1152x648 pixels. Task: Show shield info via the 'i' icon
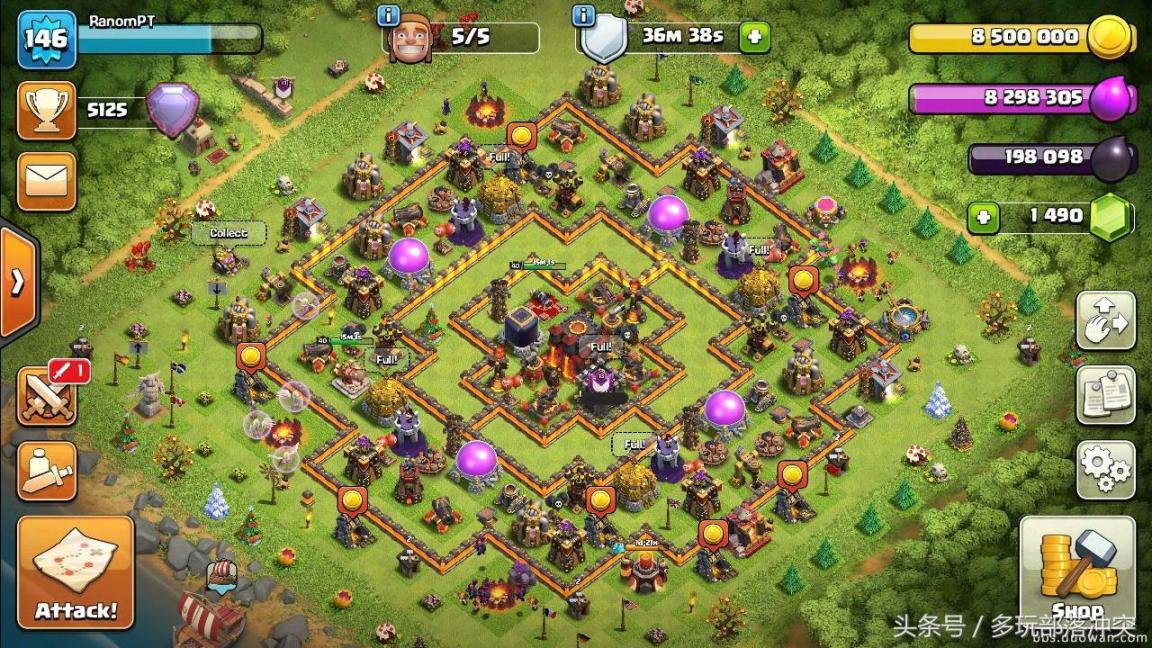click(584, 15)
